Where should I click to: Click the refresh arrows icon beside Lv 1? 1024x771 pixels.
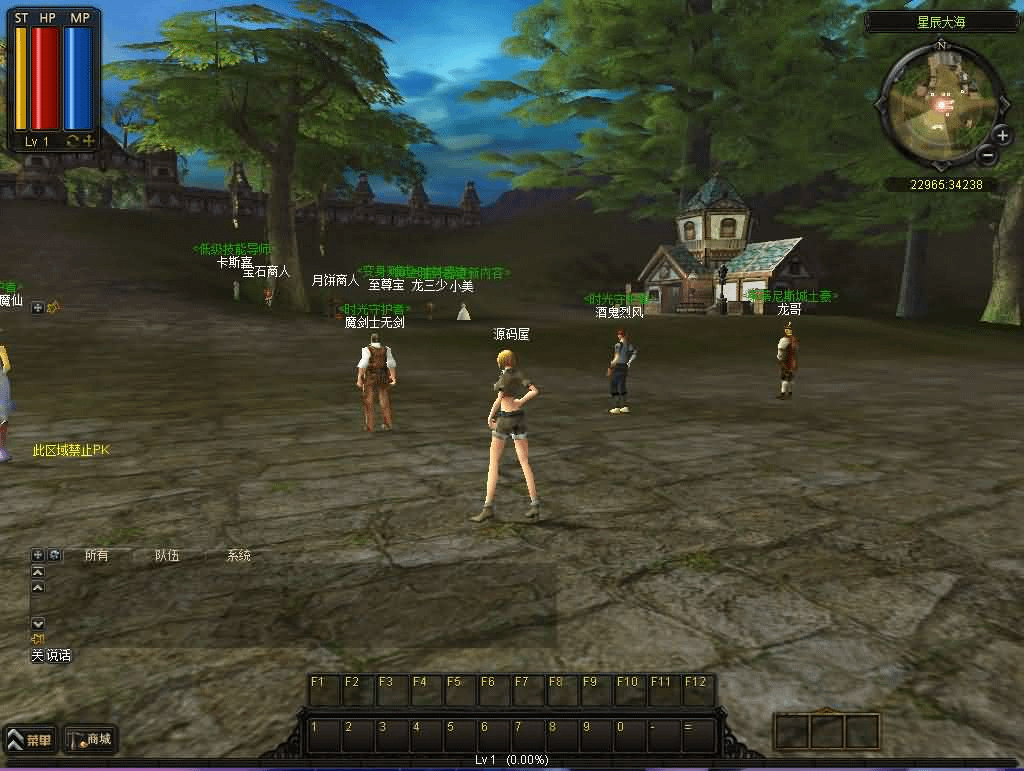tap(72, 142)
